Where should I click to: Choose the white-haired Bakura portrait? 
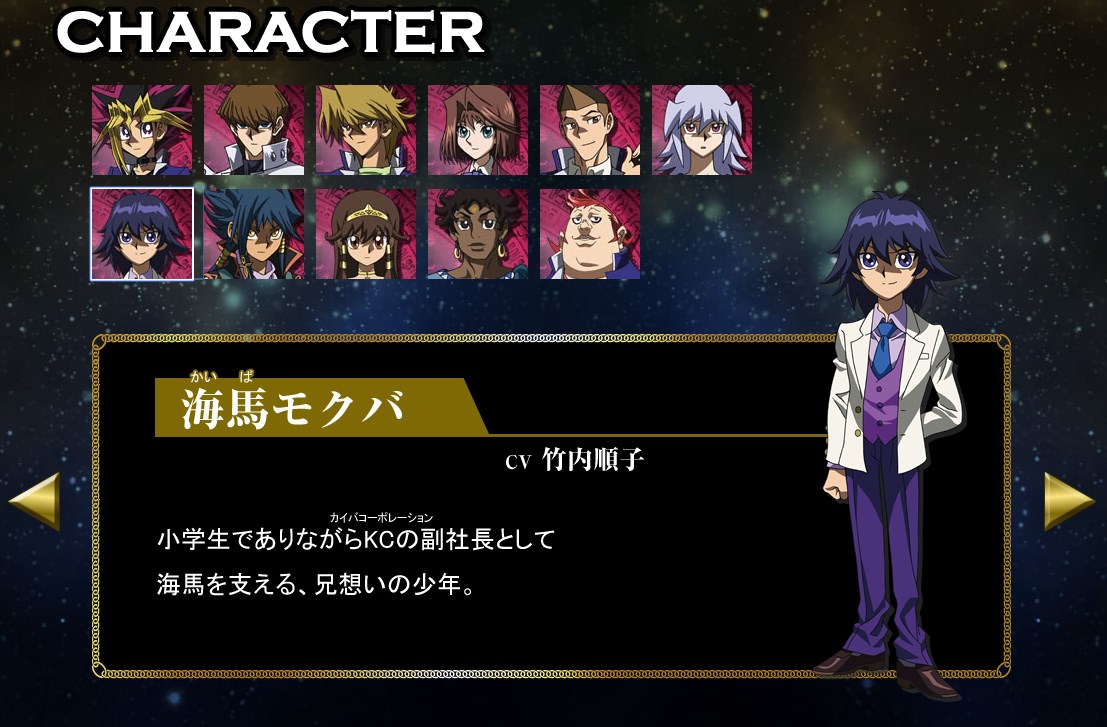[x=702, y=130]
